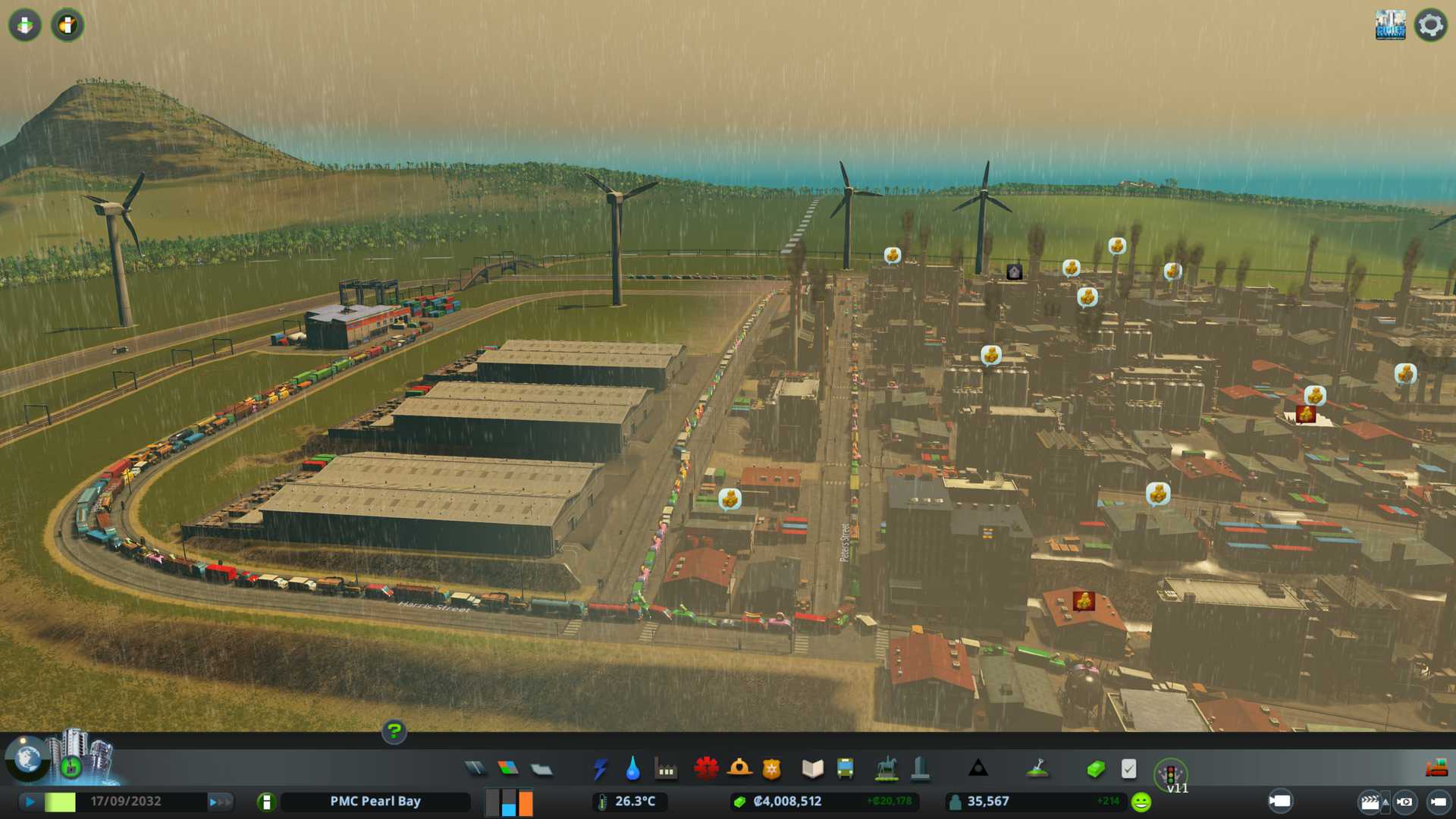Select the Public Transport bus menu
1456x819 pixels.
pyautogui.click(x=845, y=769)
